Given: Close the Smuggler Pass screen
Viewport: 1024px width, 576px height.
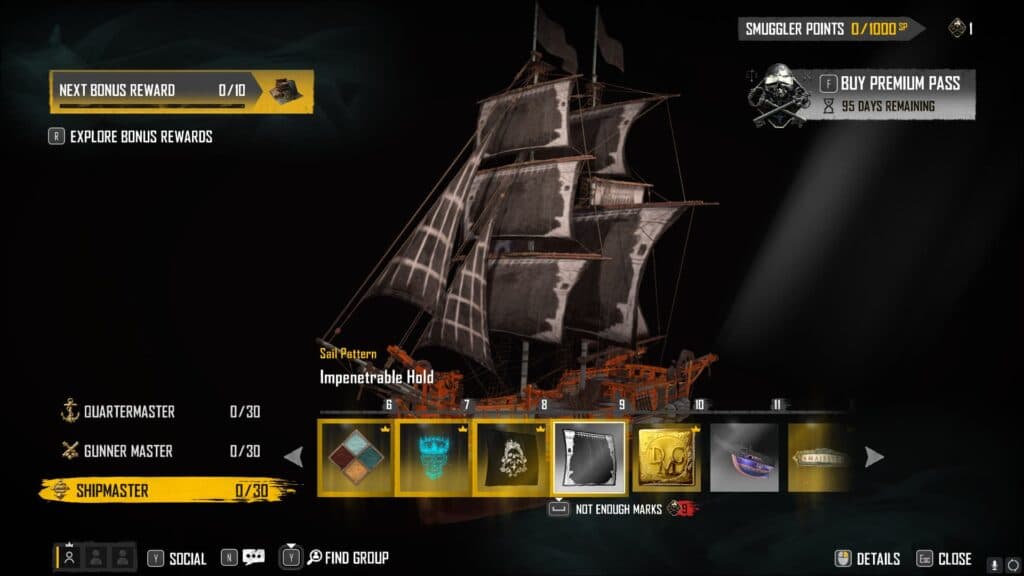Looking at the screenshot, I should [x=945, y=559].
